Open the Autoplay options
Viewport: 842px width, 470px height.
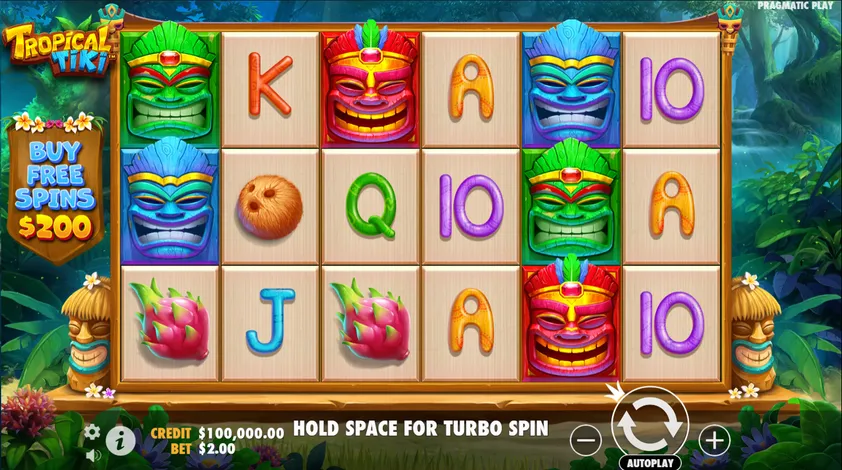tap(650, 463)
